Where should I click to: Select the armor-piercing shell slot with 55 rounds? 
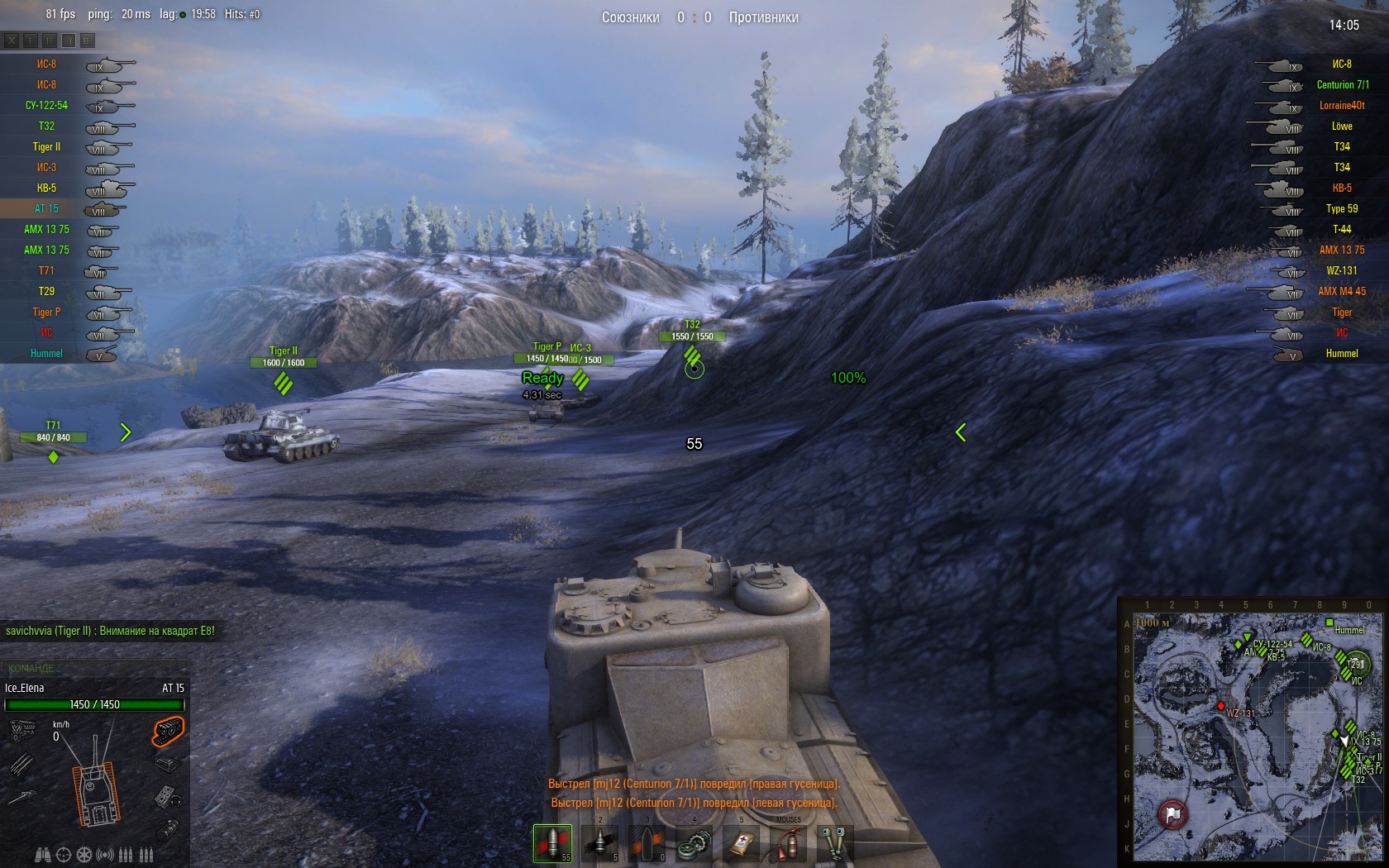551,842
